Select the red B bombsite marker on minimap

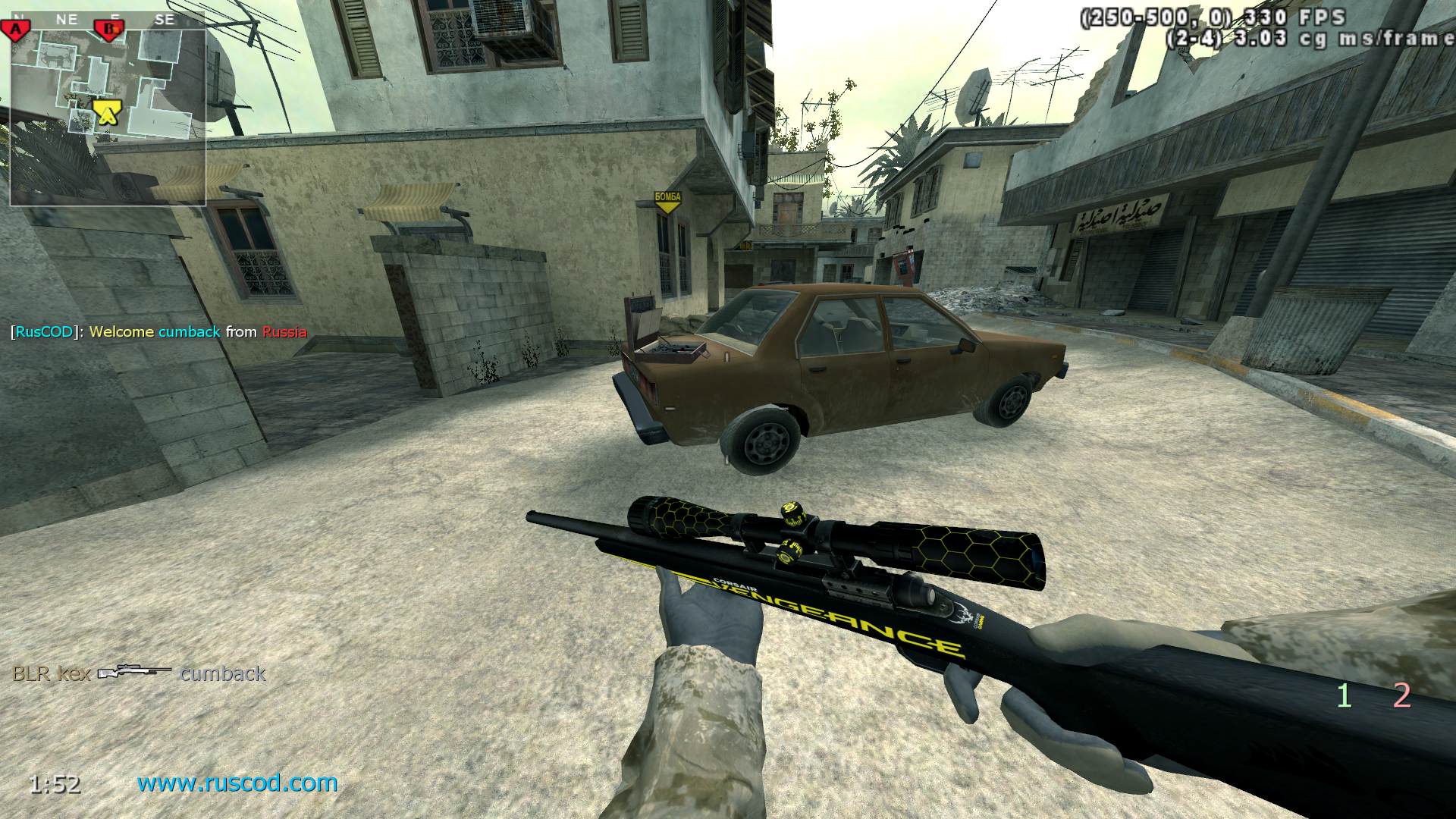108,30
